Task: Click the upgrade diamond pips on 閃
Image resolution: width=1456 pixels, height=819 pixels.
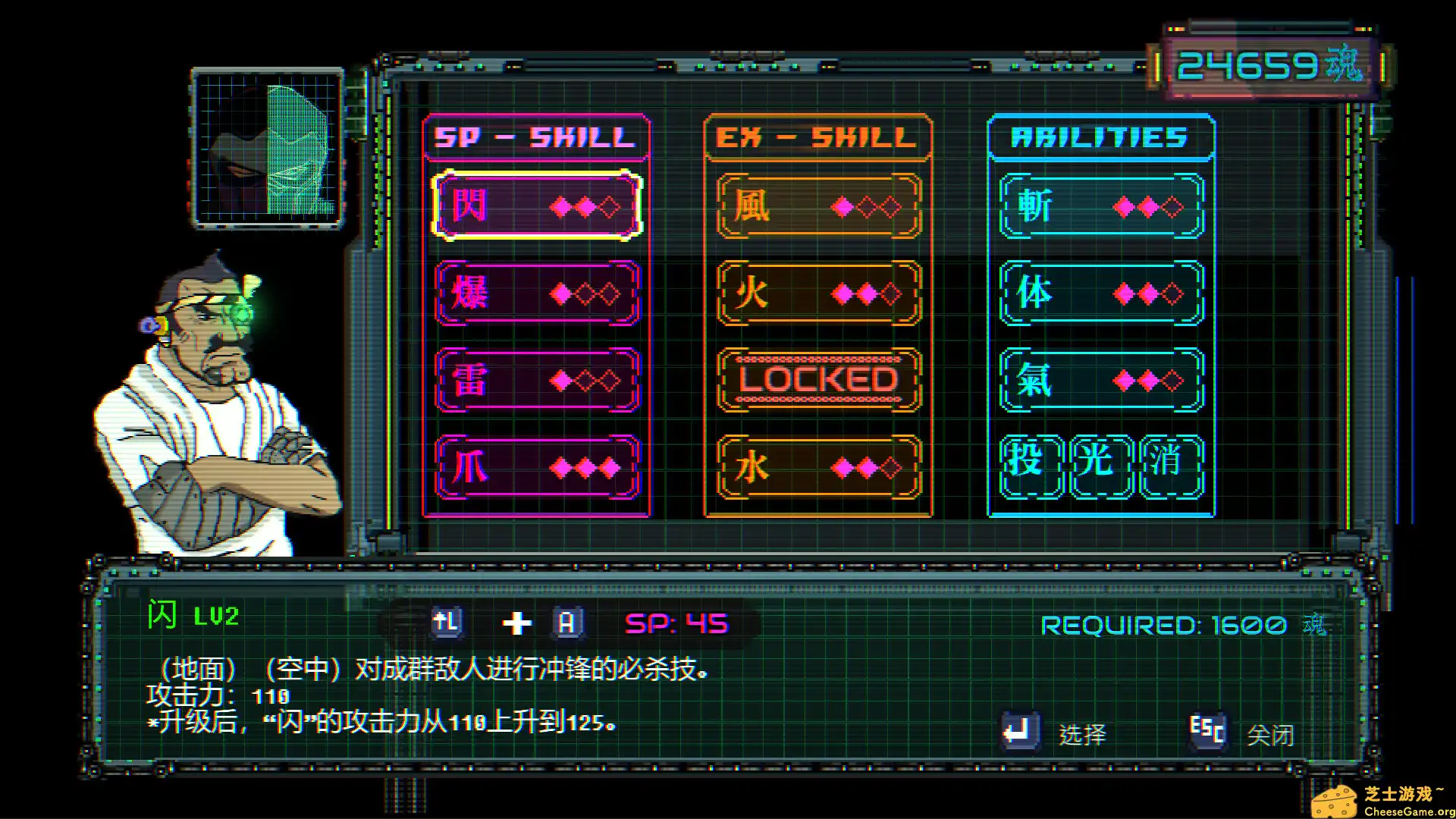Action: tap(585, 206)
